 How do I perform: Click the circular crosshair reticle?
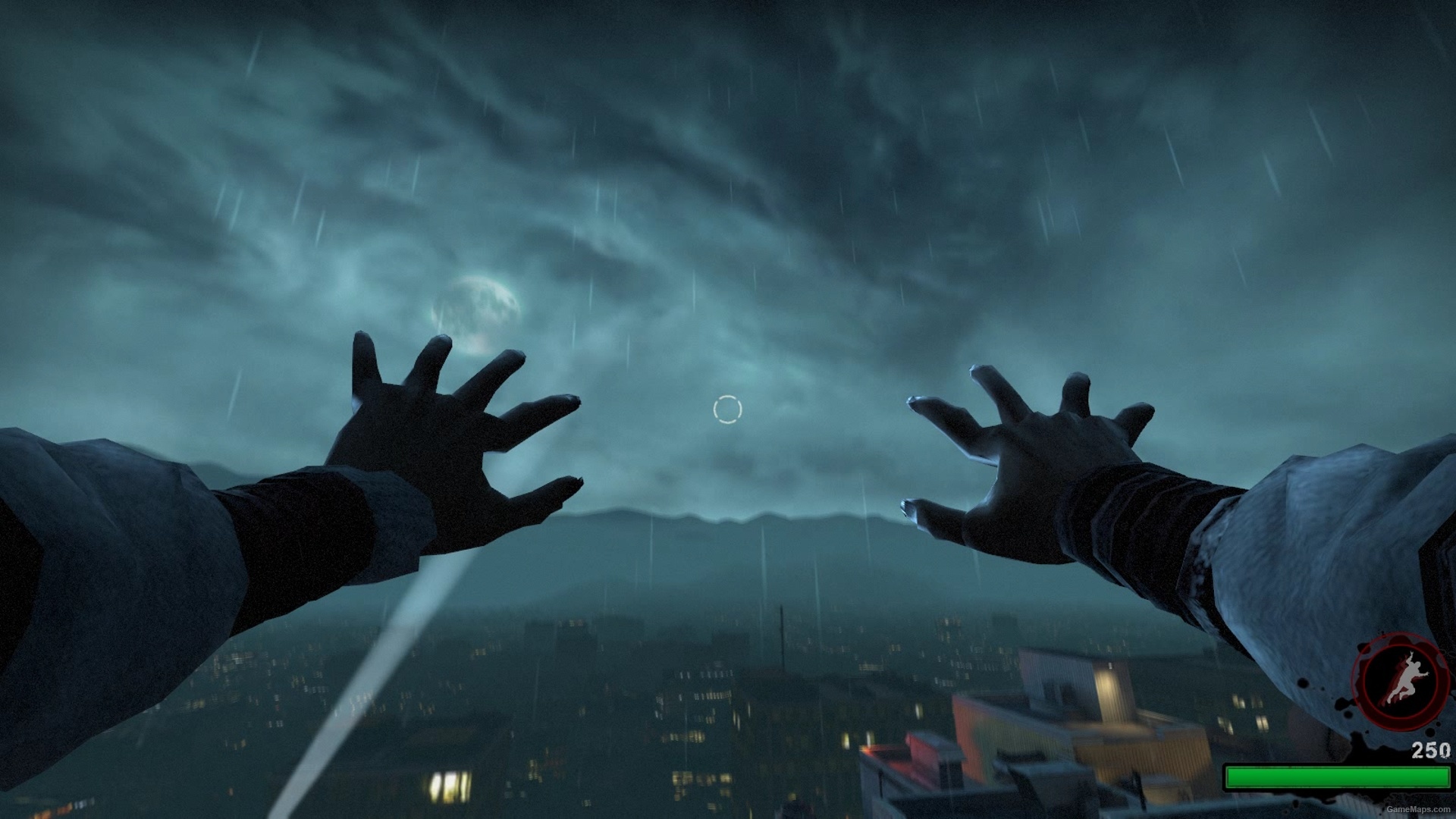click(726, 408)
